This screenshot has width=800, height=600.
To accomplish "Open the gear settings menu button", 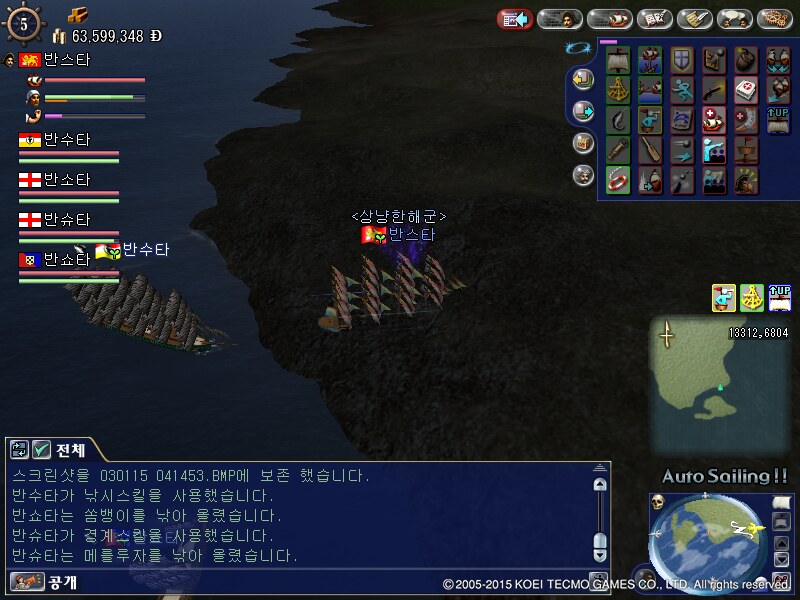I will [774, 18].
